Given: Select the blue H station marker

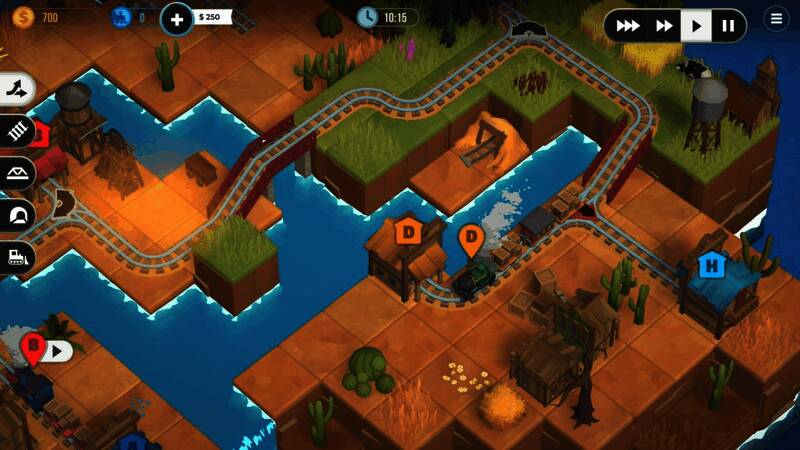Looking at the screenshot, I should pyautogui.click(x=712, y=266).
